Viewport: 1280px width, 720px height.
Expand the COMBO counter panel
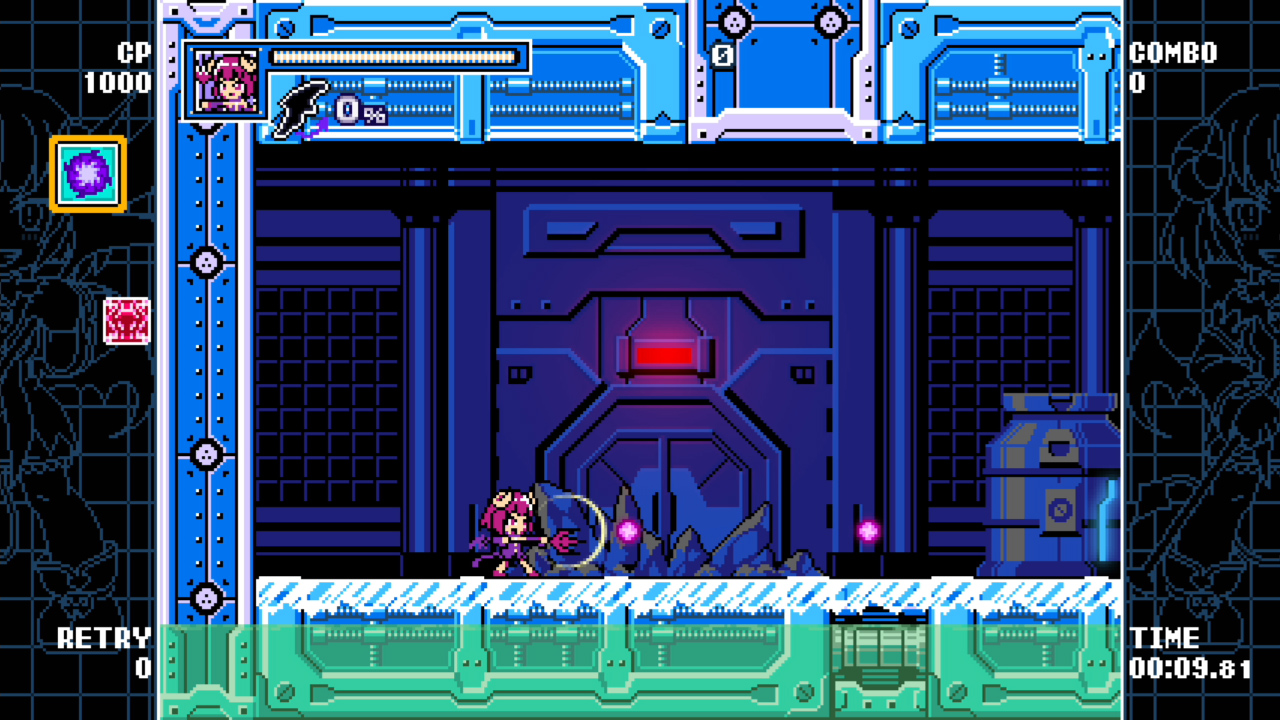click(x=1172, y=53)
